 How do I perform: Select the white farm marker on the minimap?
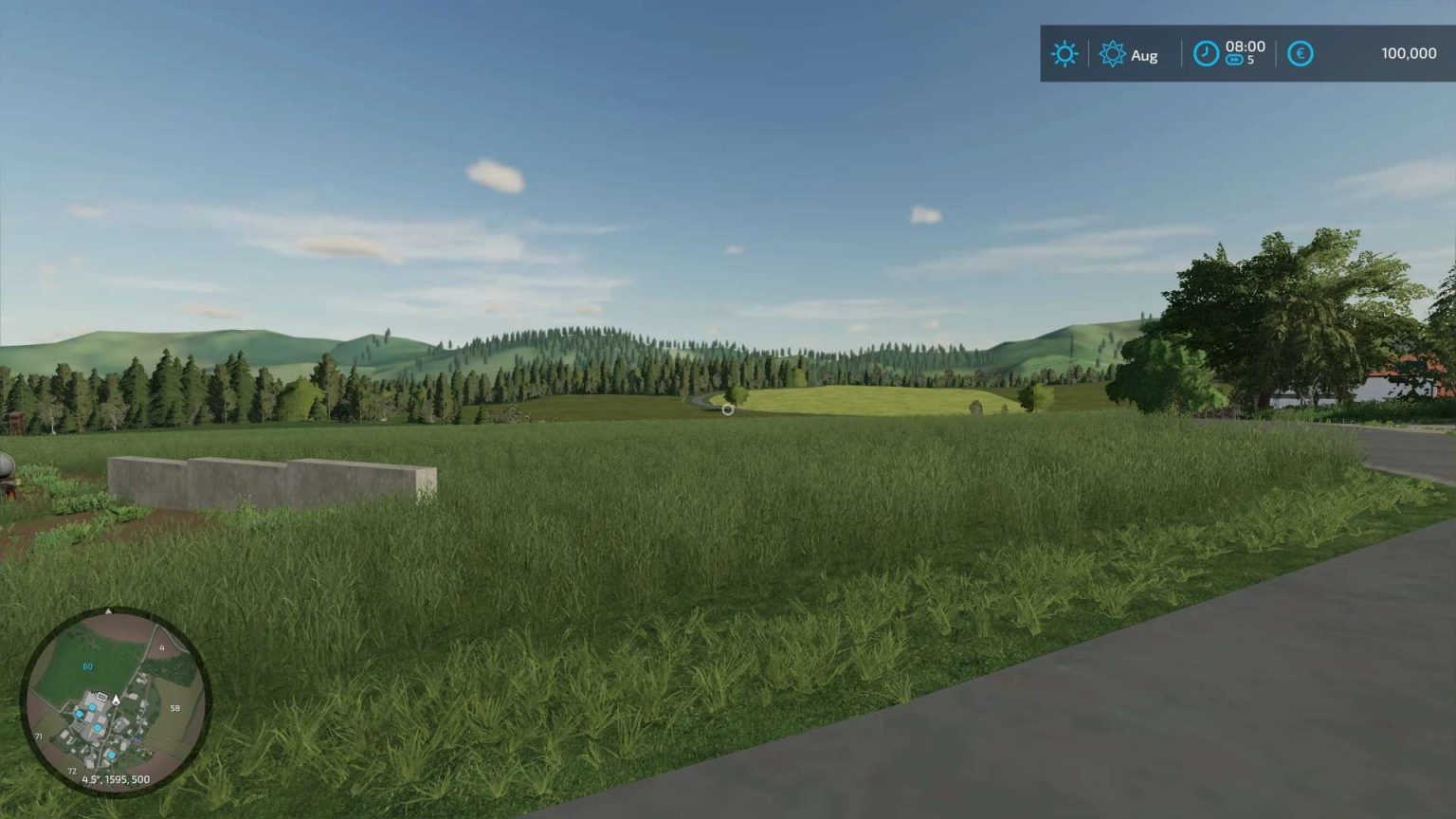click(101, 697)
